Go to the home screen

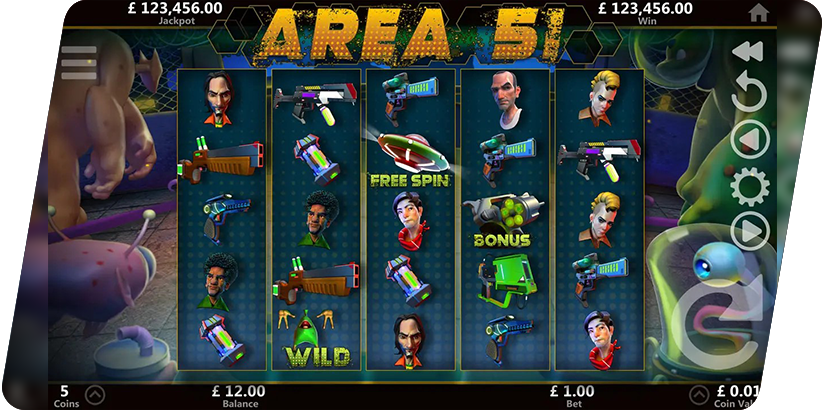758,12
